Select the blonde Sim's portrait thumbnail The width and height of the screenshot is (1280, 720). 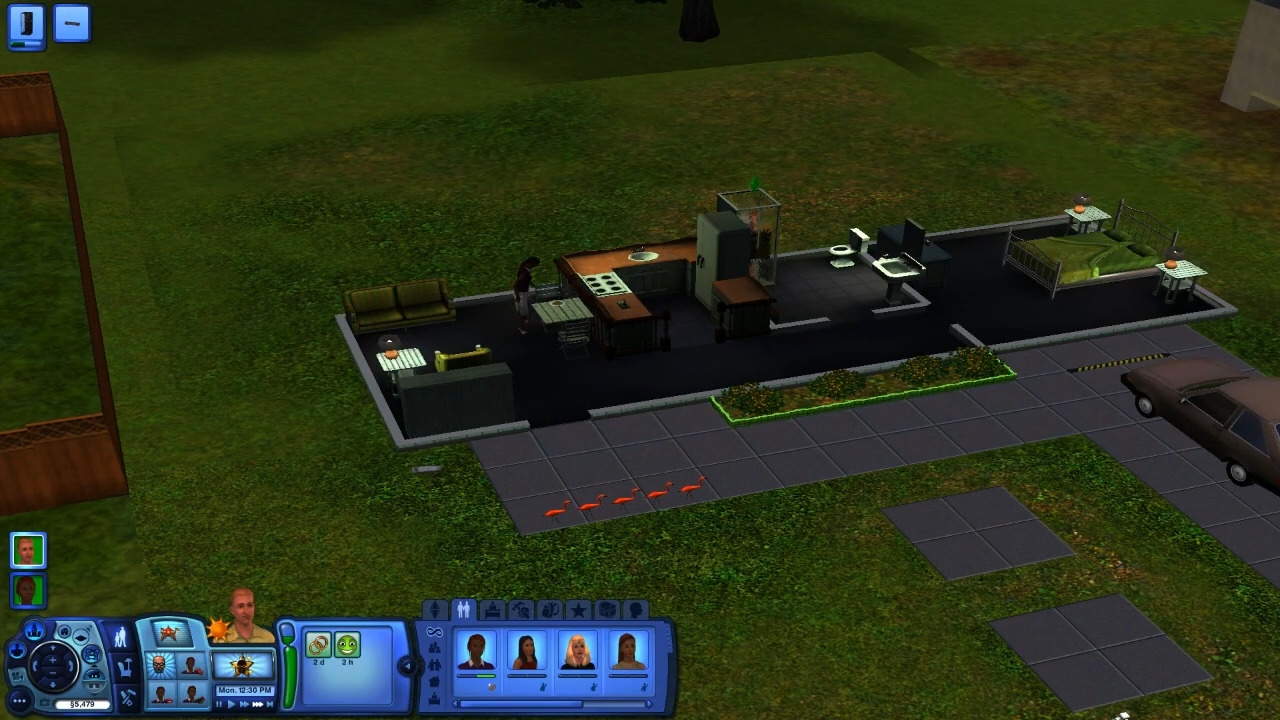[x=577, y=650]
